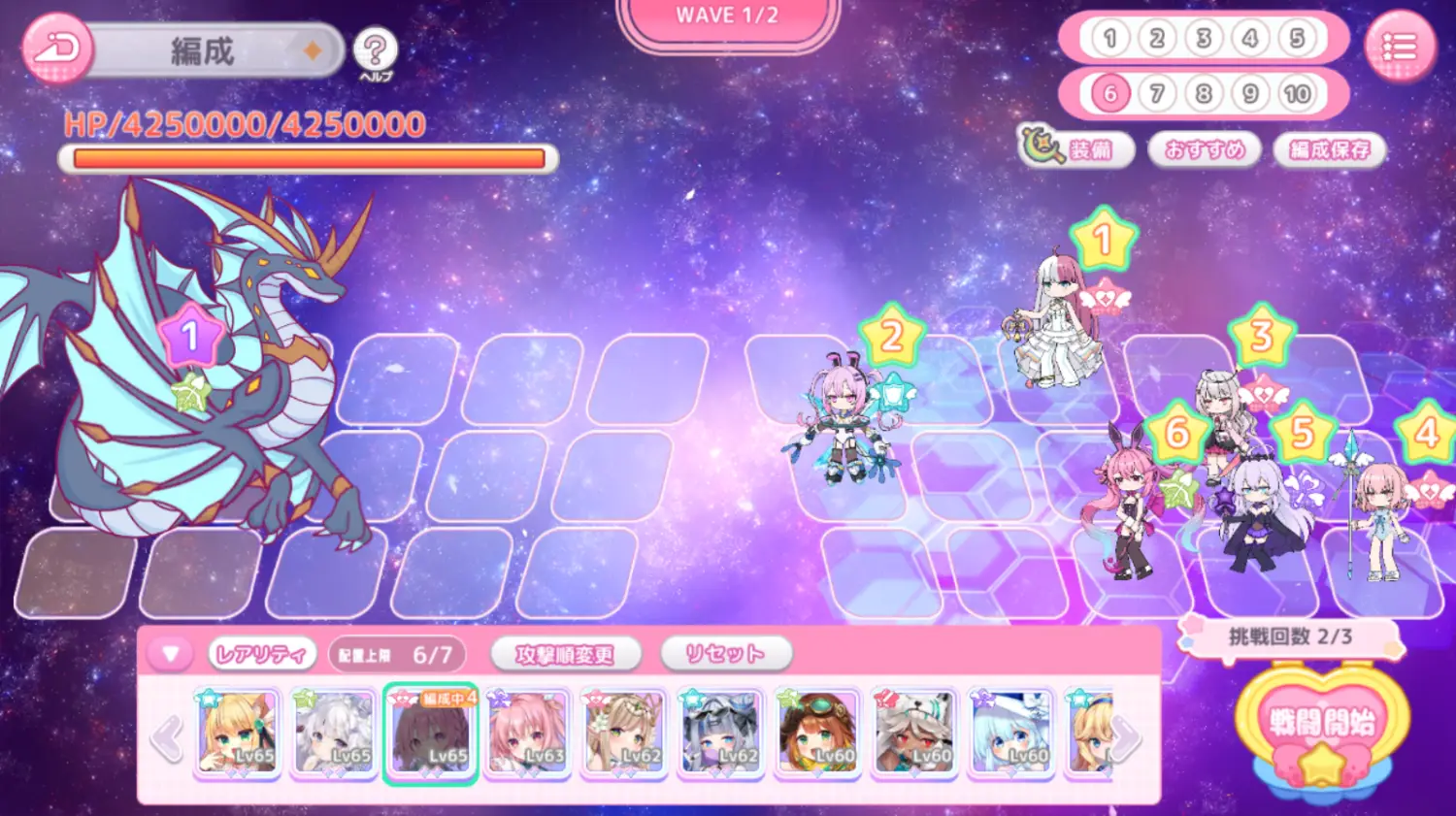Open the ヘルプ help button
The height and width of the screenshot is (816, 1456).
pos(375,50)
